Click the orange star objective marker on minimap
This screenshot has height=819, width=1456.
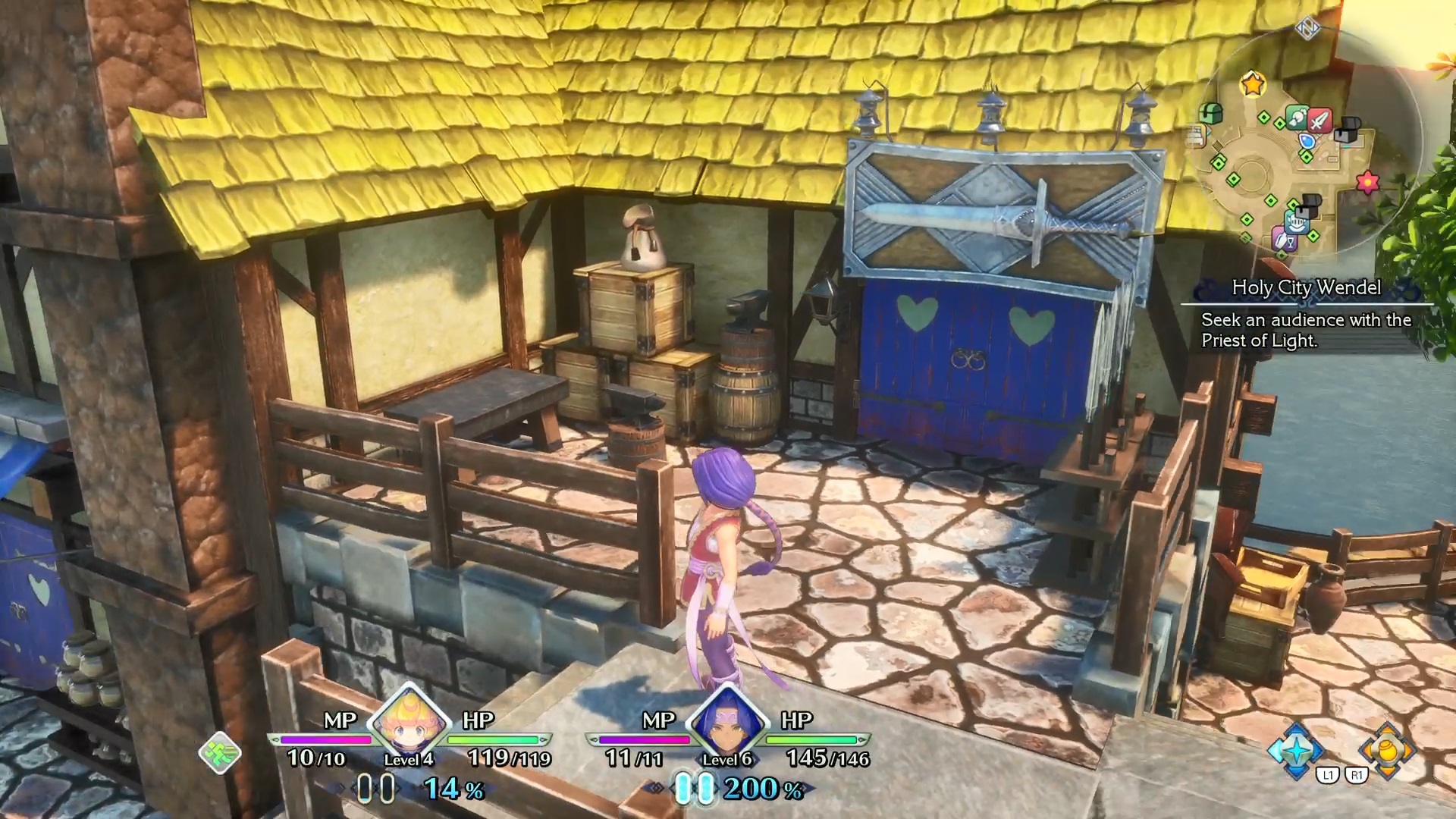[1253, 83]
